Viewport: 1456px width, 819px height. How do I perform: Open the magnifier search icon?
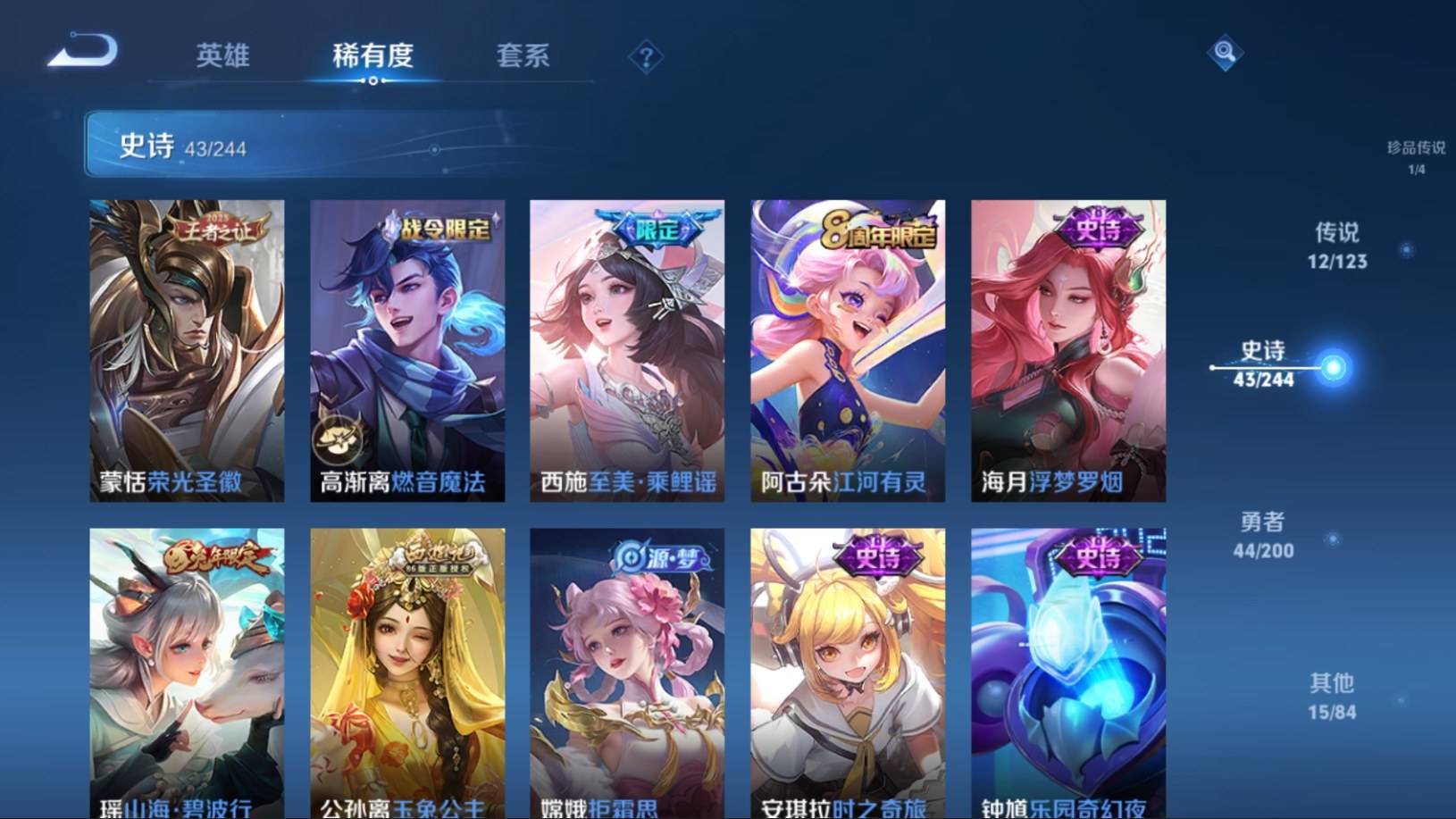(1224, 53)
